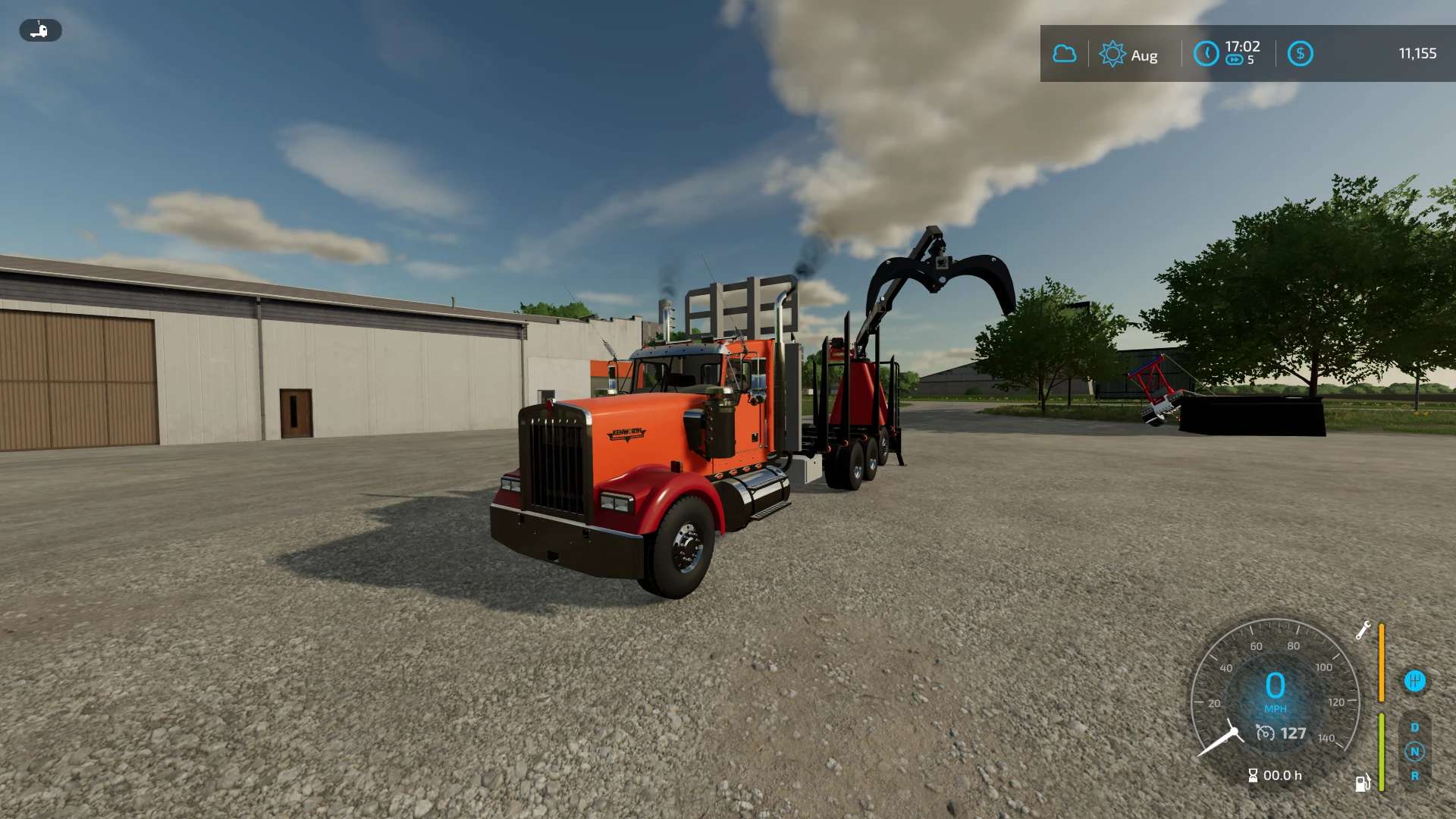Click the vehicle icon badge in the corner
Screen dimensions: 1456x819
click(x=40, y=30)
